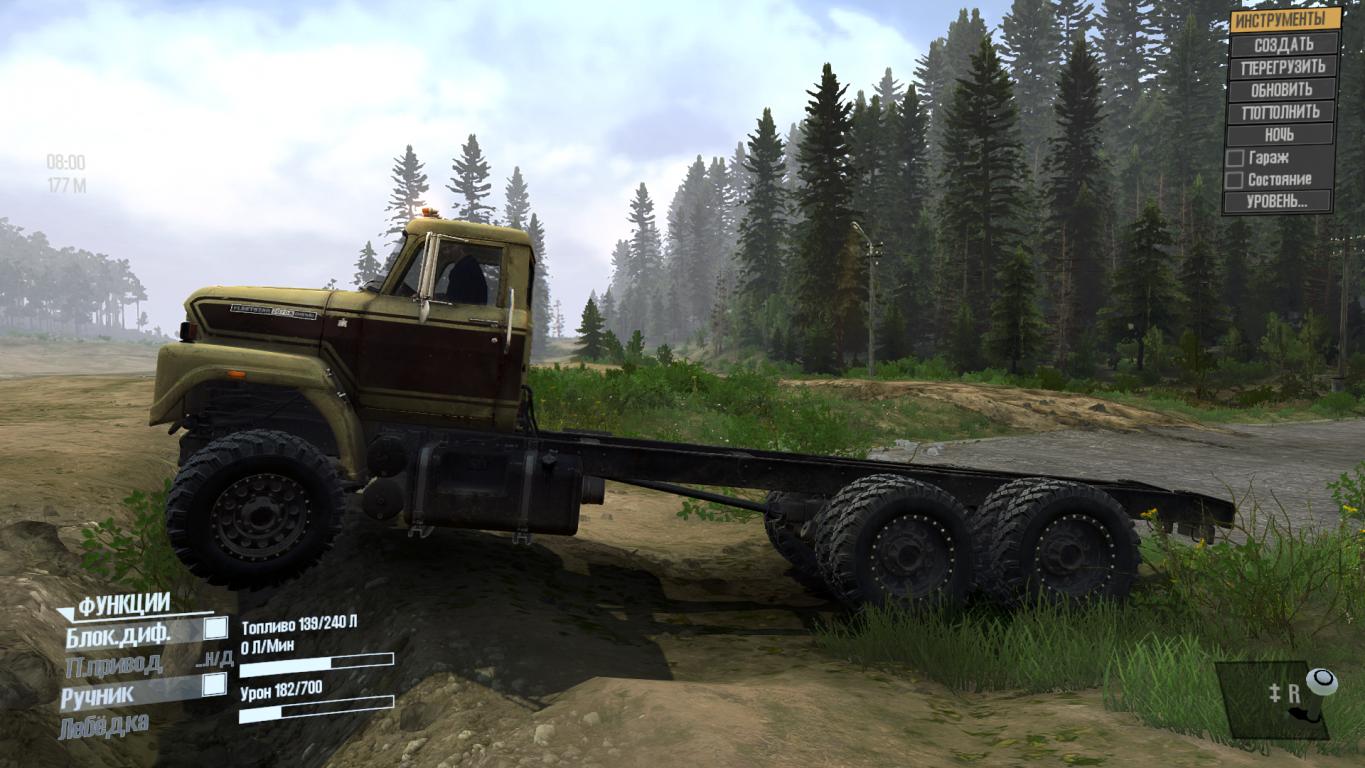The image size is (1365, 768).
Task: Choose the СОЗДАТЬ menu entry
Action: pyautogui.click(x=1285, y=44)
